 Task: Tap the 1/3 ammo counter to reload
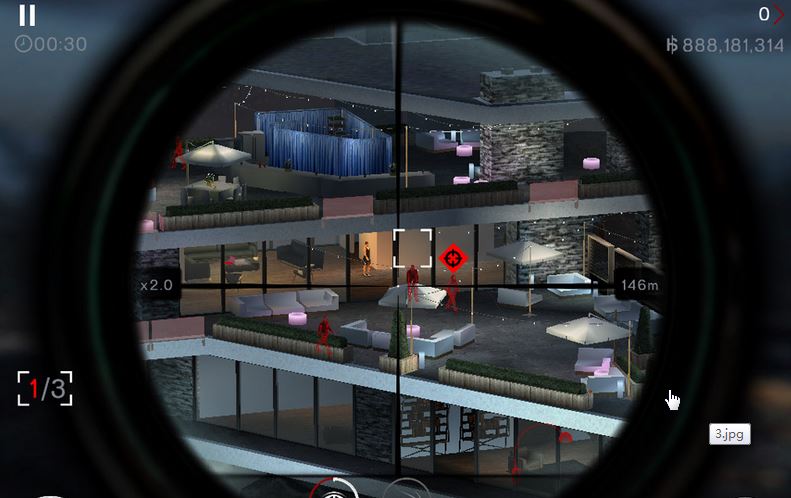point(45,388)
